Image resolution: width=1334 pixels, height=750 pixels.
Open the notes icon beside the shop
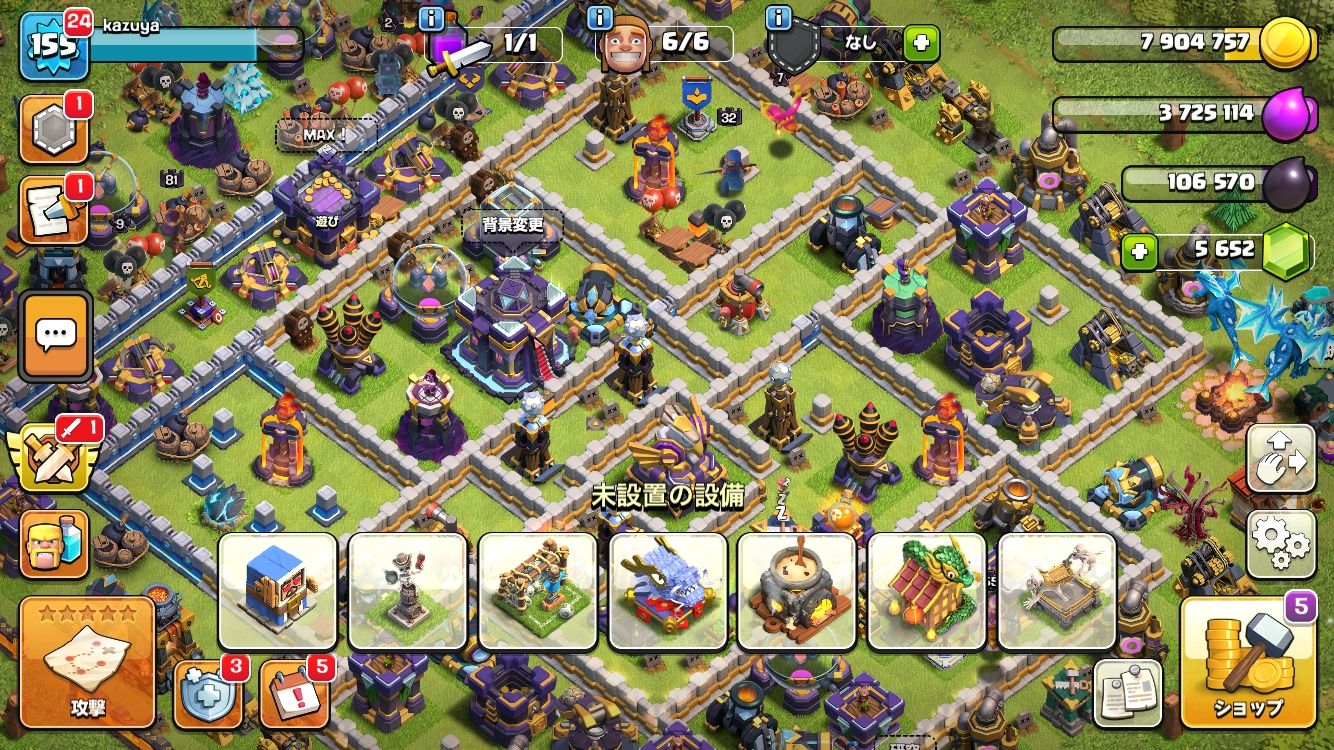(1129, 693)
